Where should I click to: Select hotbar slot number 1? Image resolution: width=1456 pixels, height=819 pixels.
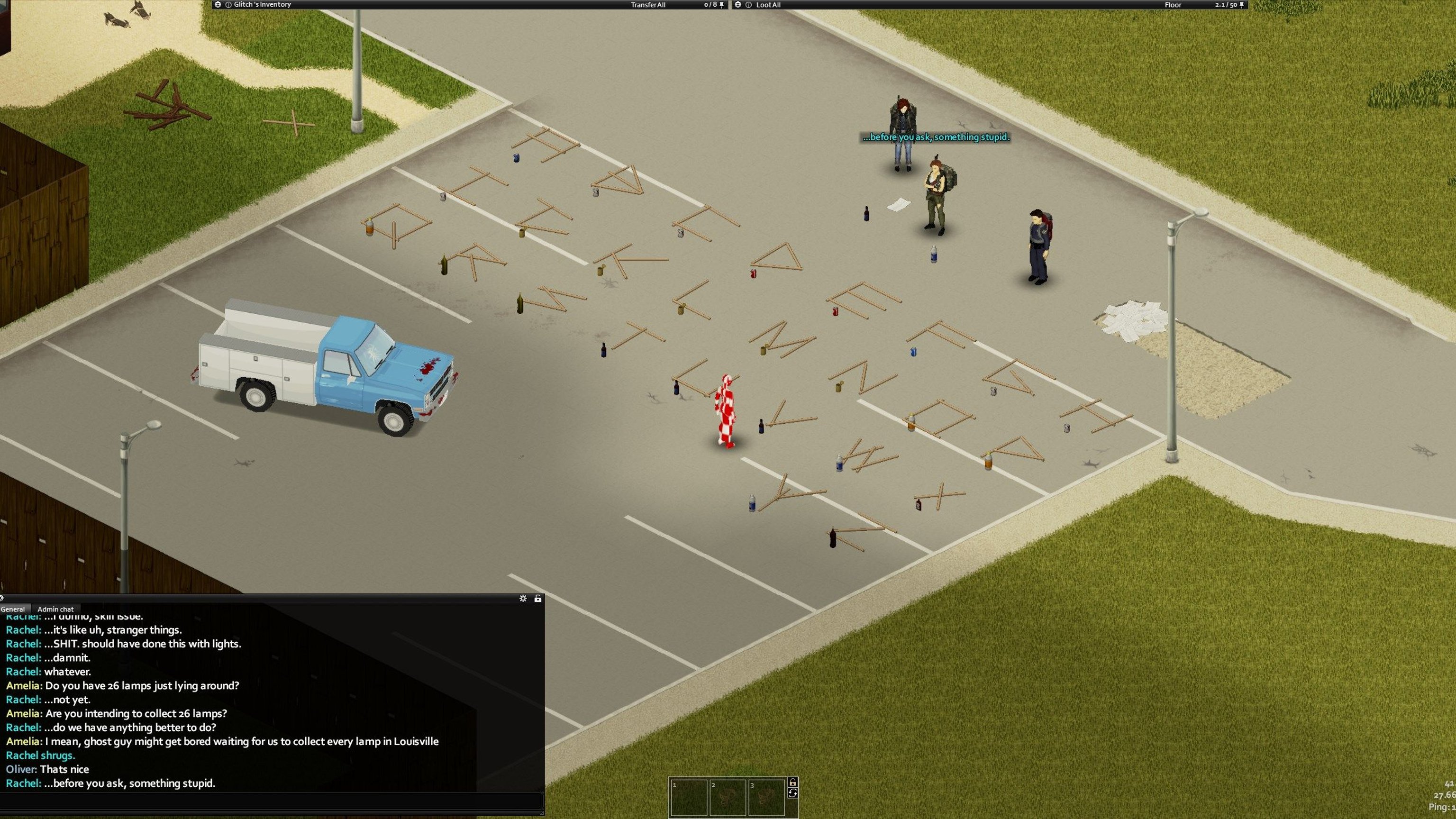[688, 798]
